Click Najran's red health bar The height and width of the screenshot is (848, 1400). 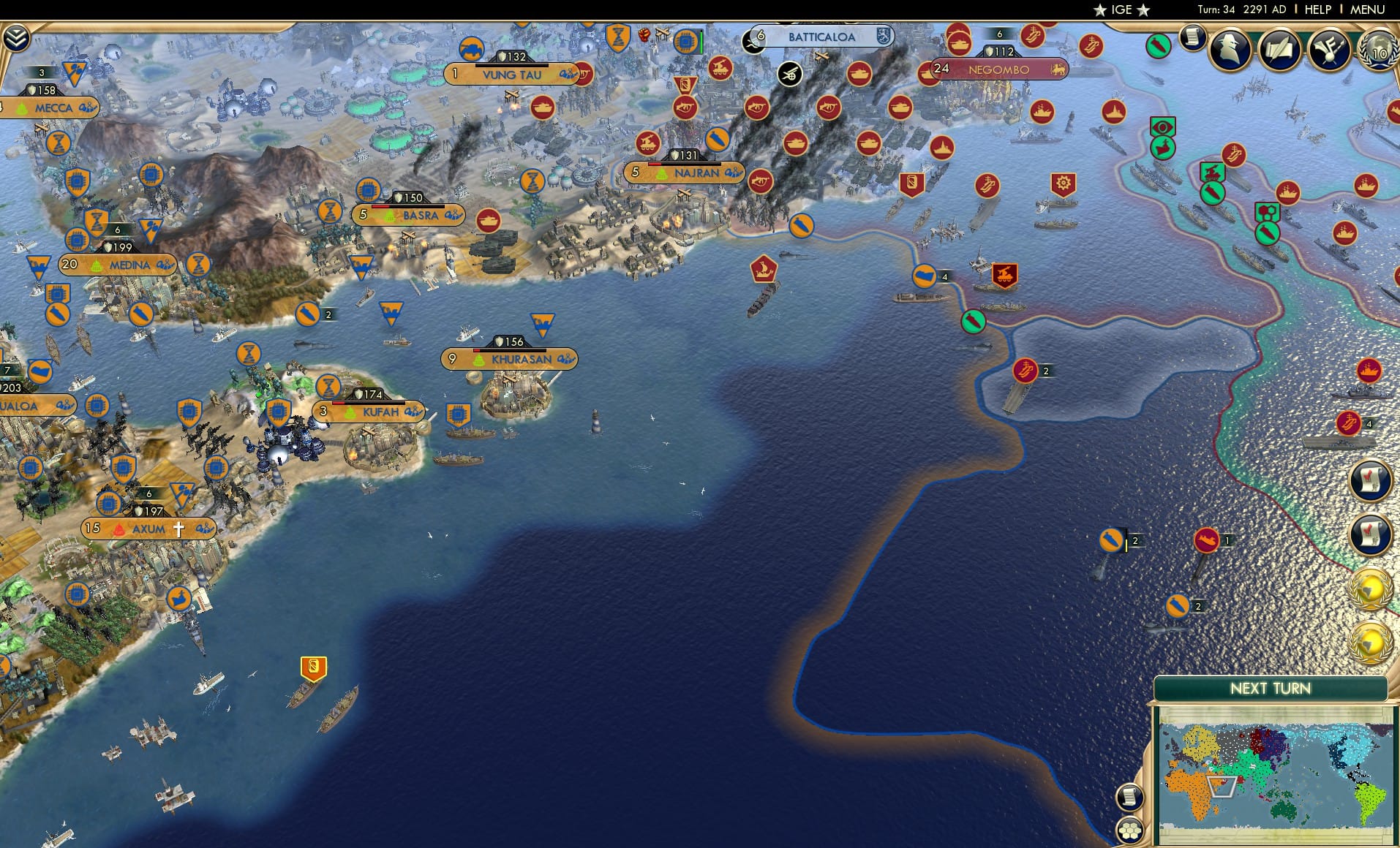[x=656, y=164]
